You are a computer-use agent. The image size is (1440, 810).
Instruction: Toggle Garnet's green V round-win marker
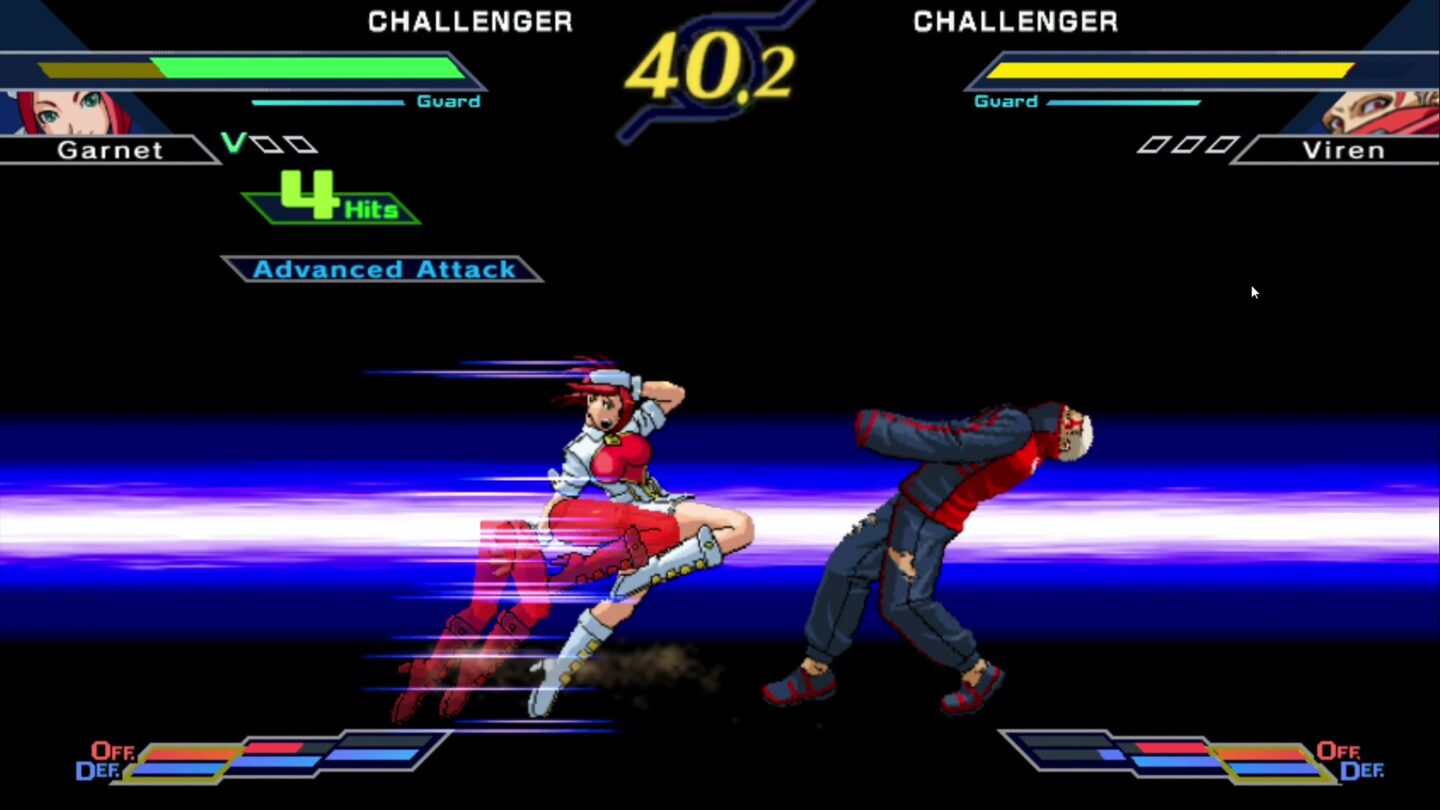233,143
